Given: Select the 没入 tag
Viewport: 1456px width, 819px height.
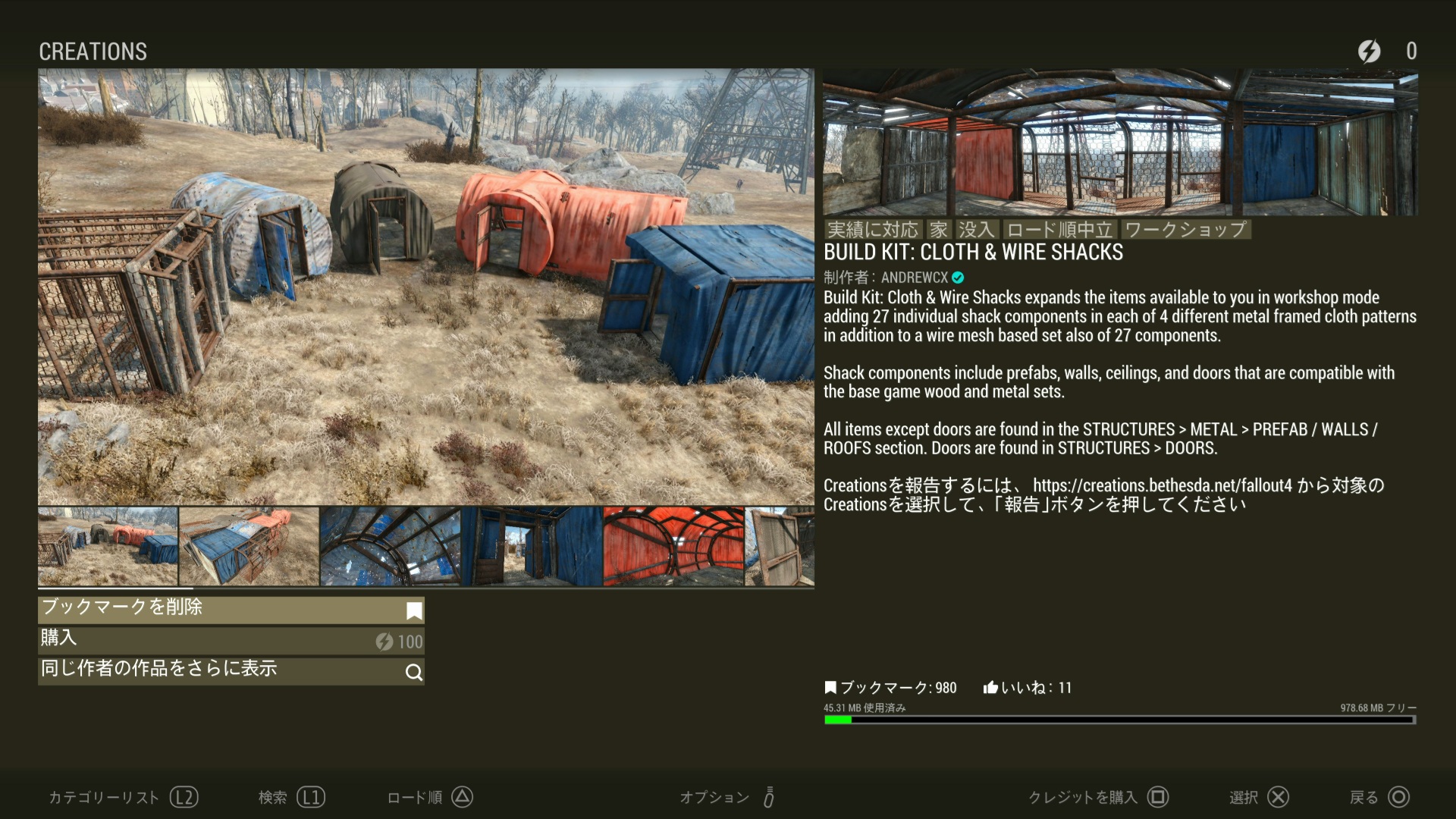Looking at the screenshot, I should click(975, 230).
